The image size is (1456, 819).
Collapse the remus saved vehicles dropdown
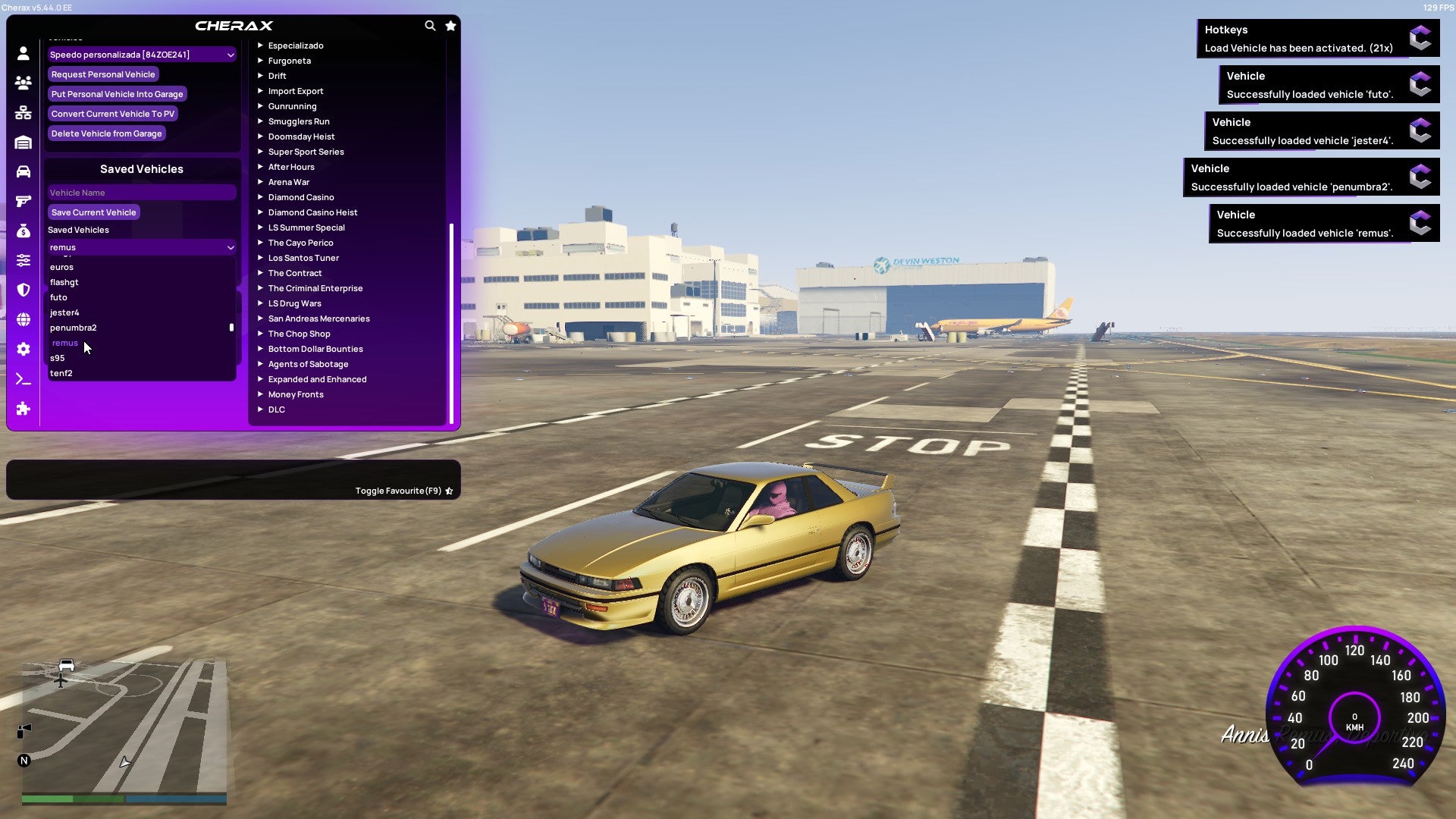click(141, 247)
